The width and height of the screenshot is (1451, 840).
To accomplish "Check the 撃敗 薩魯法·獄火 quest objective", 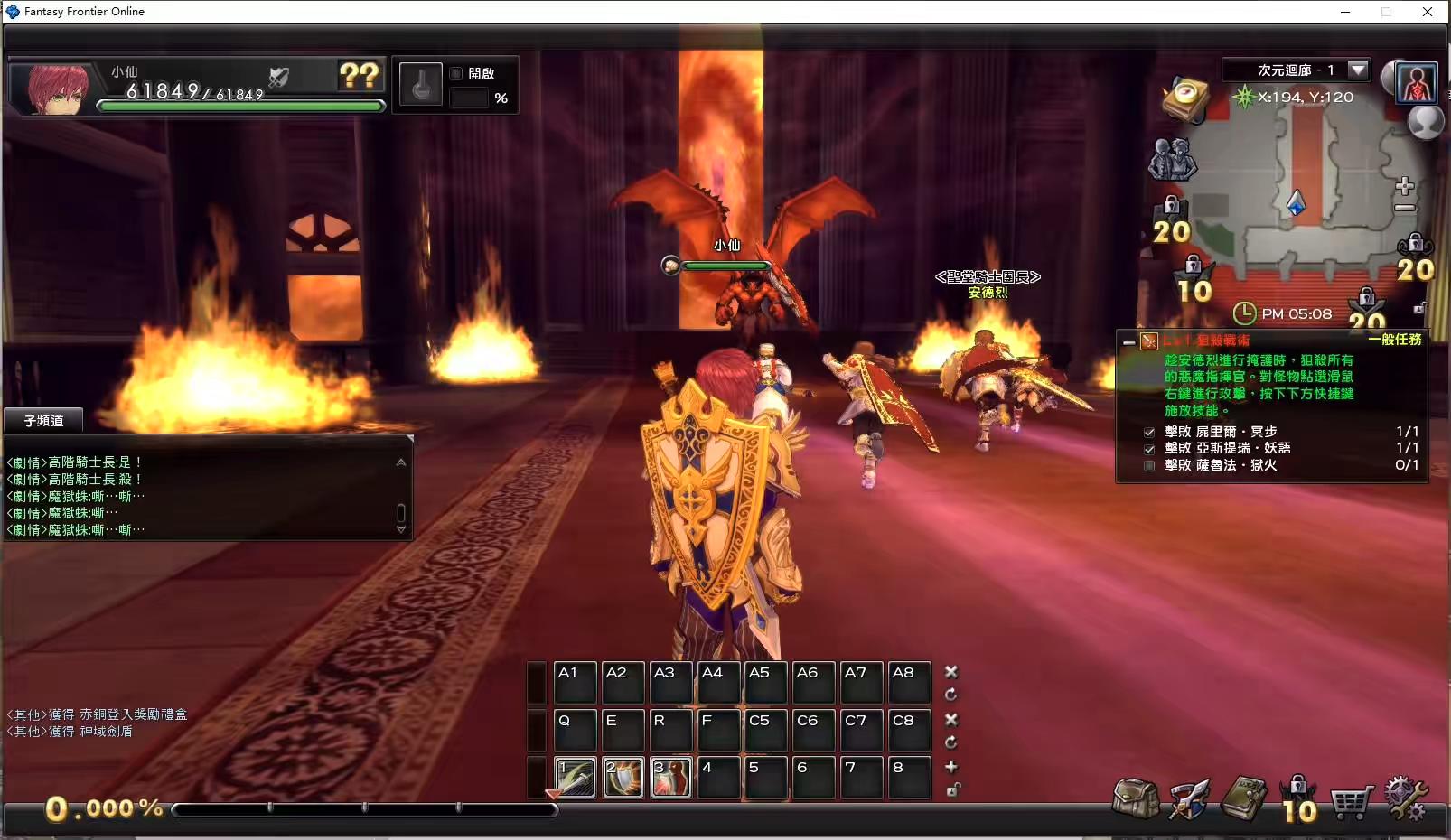I will click(x=1149, y=465).
